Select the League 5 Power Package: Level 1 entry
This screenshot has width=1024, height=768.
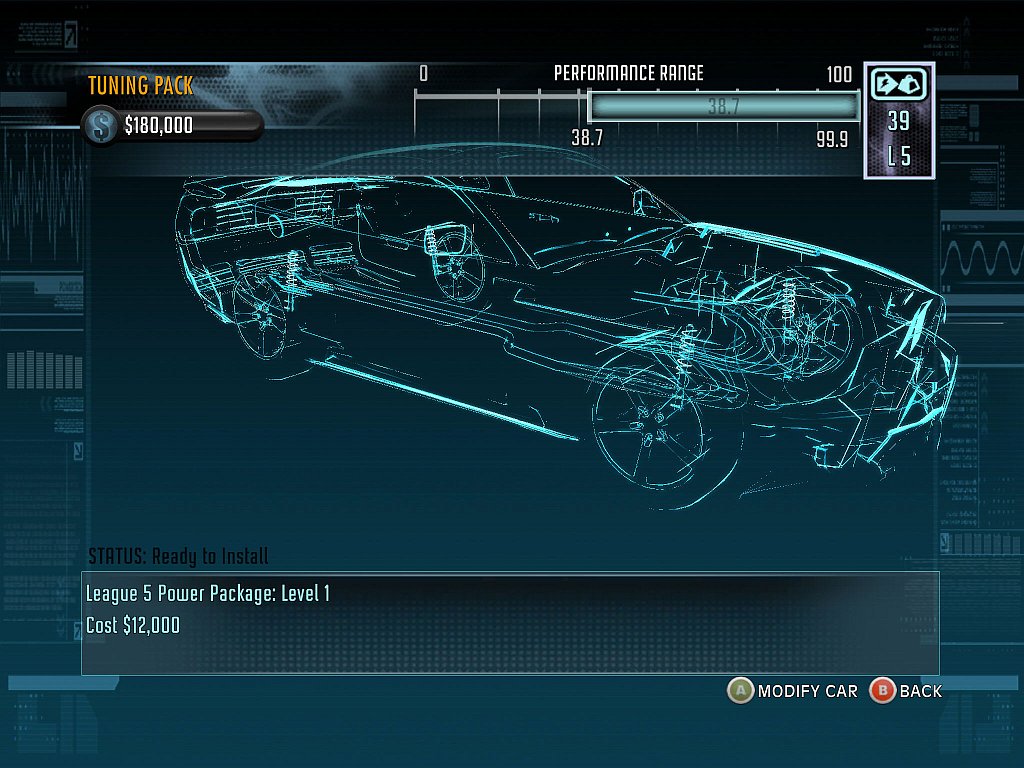(208, 594)
